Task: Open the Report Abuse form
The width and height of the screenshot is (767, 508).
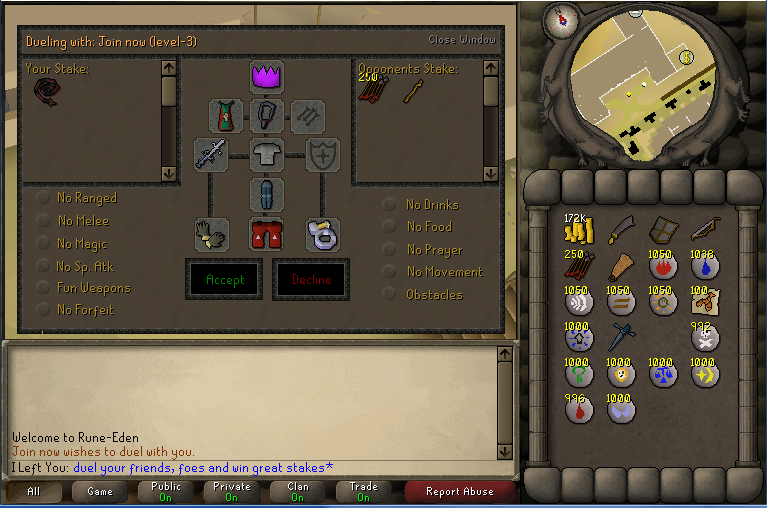Action: (459, 492)
